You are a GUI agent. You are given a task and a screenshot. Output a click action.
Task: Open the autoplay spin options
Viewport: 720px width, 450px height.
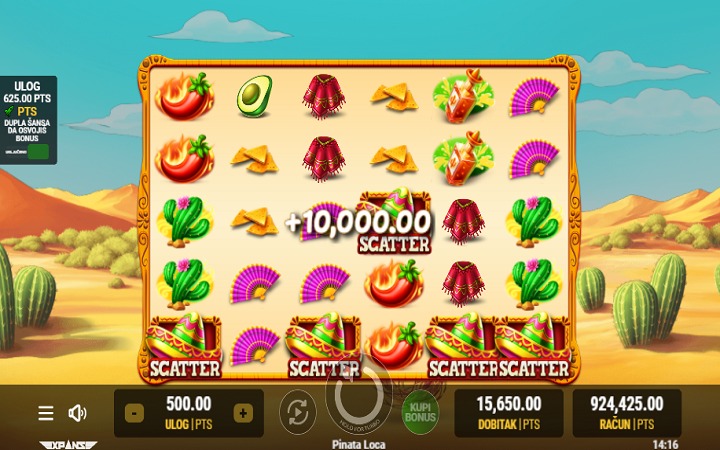297,412
